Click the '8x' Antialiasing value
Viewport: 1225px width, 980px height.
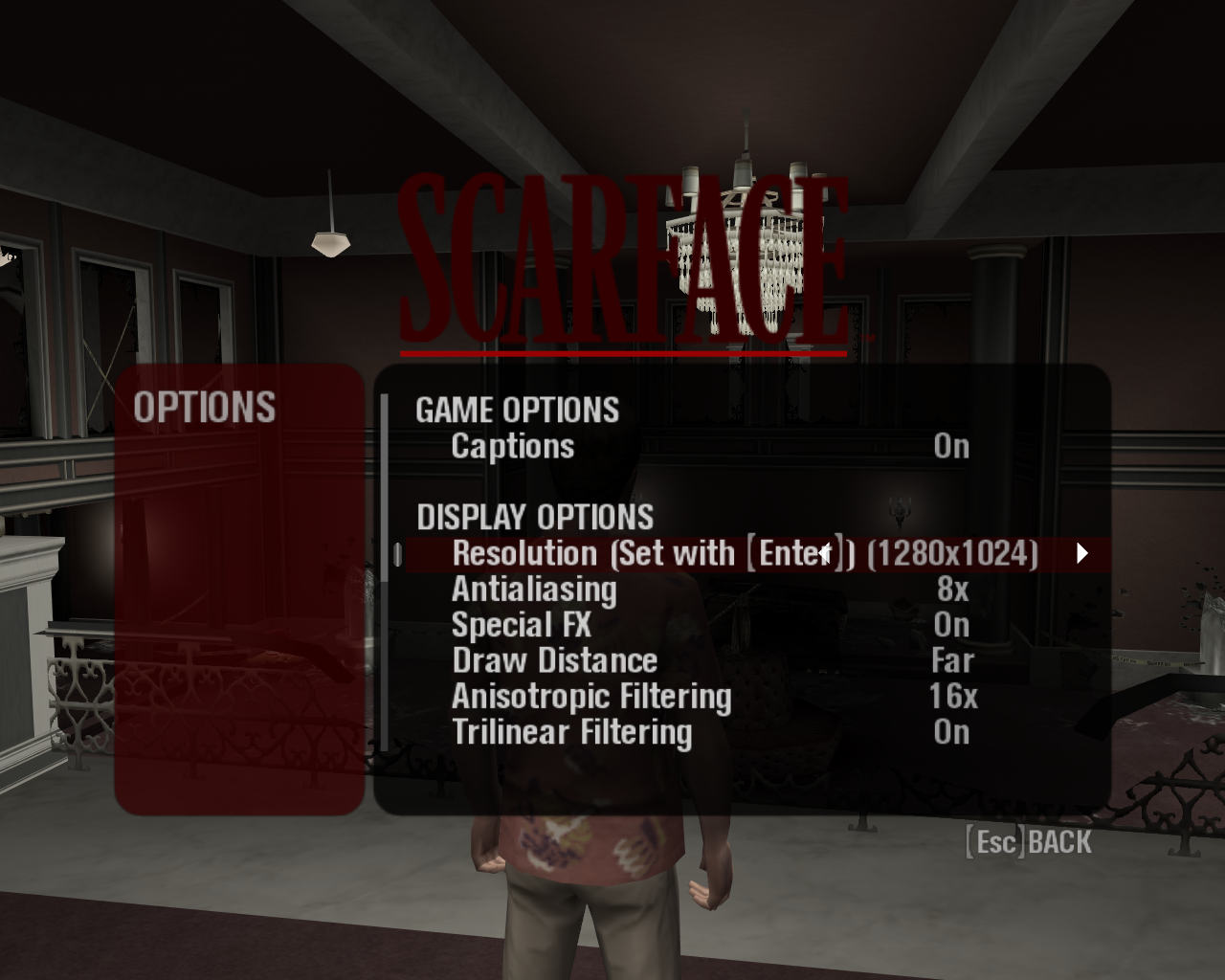tap(954, 590)
